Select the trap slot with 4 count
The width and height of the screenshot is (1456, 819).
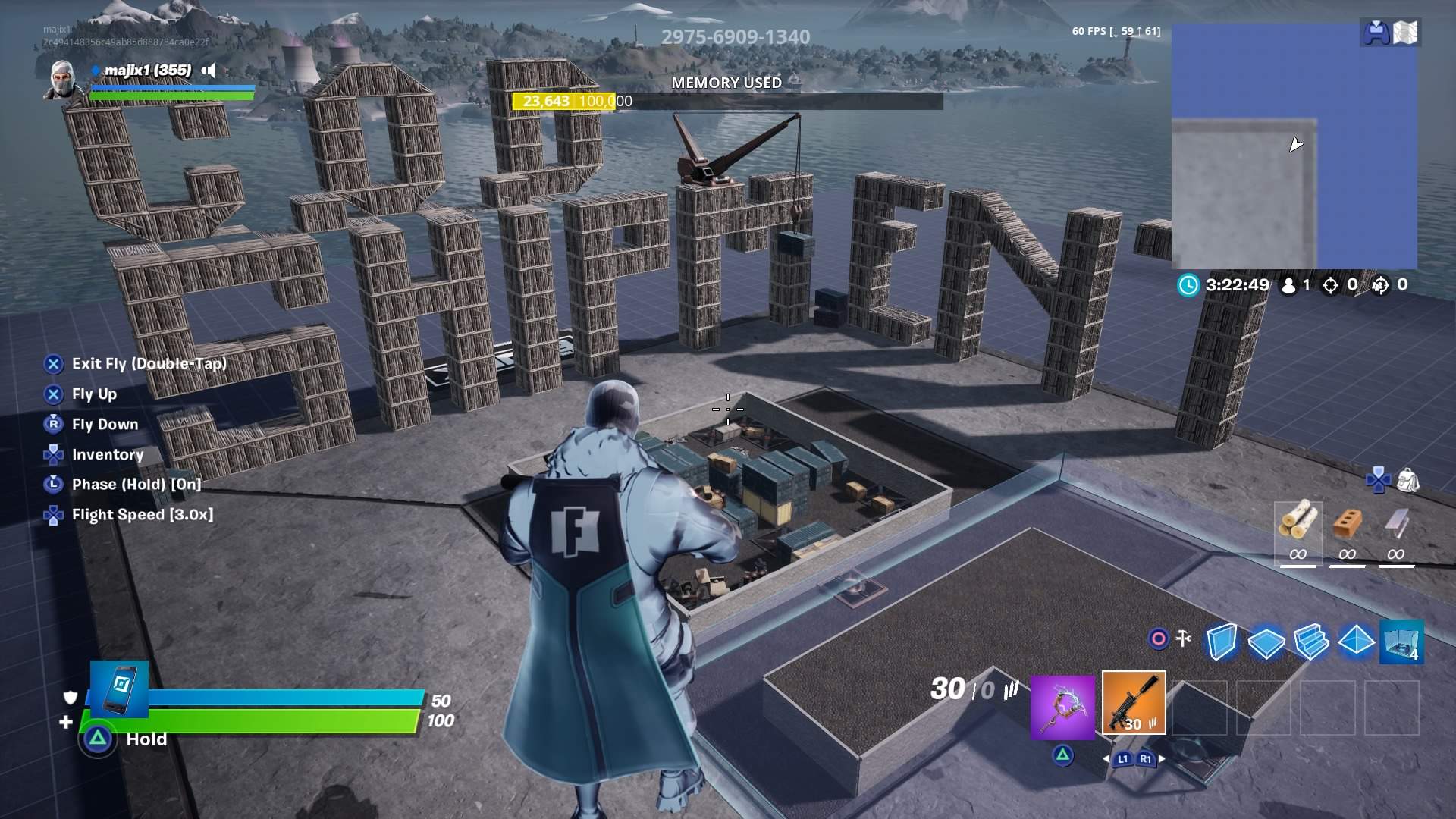pos(1401,642)
